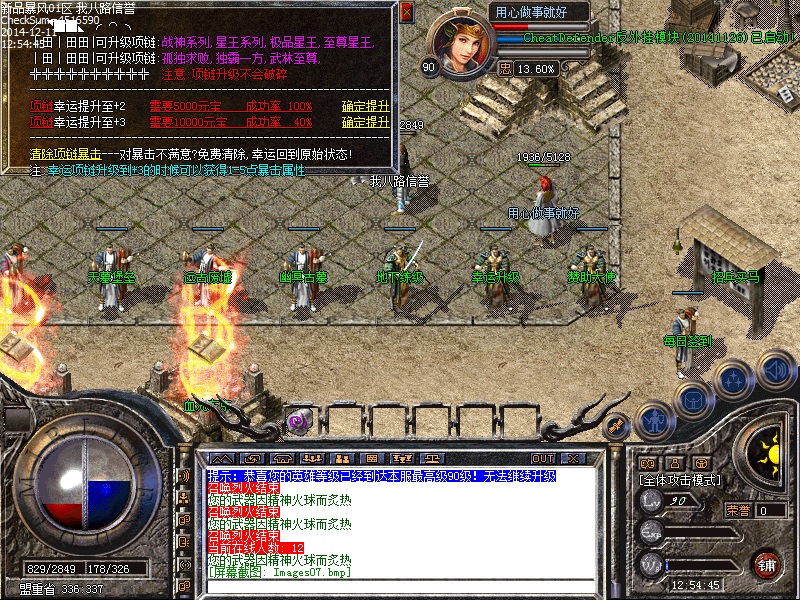The width and height of the screenshot is (800, 600).
Task: Toggle sound with the speaker button
Action: tap(775, 368)
